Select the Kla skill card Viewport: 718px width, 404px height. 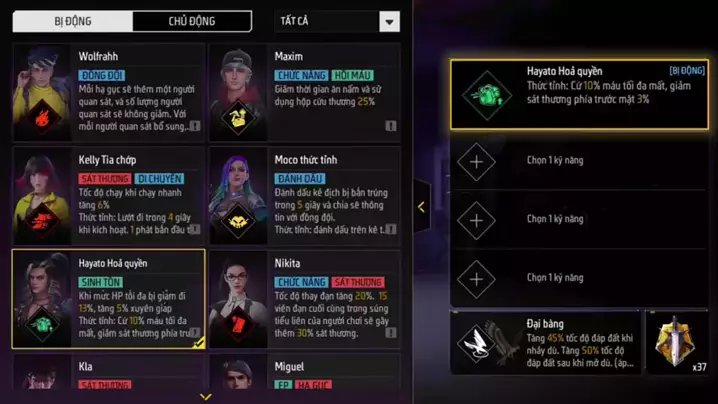(108, 375)
